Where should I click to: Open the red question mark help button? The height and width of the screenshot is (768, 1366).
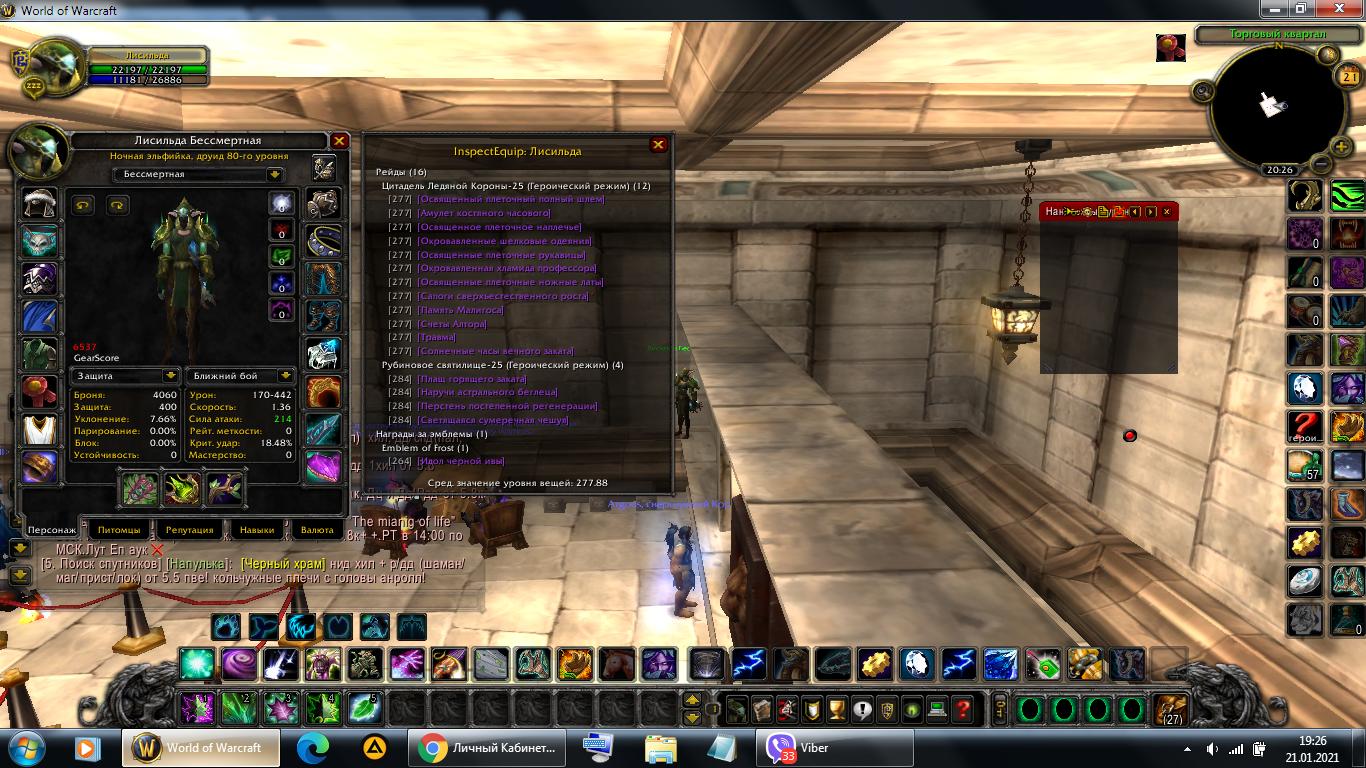pyautogui.click(x=963, y=710)
